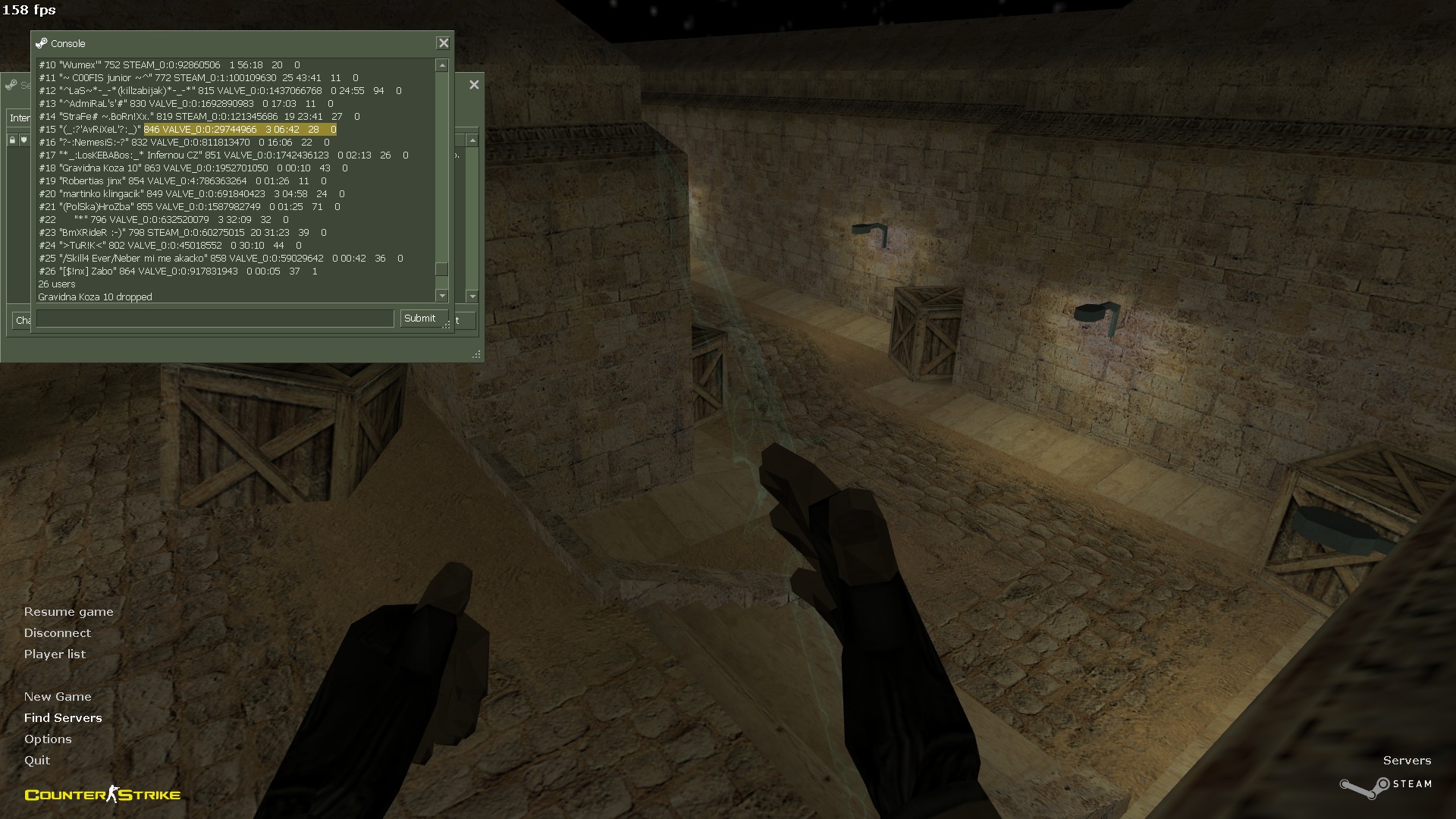Click the Submit button in console

[x=419, y=318]
